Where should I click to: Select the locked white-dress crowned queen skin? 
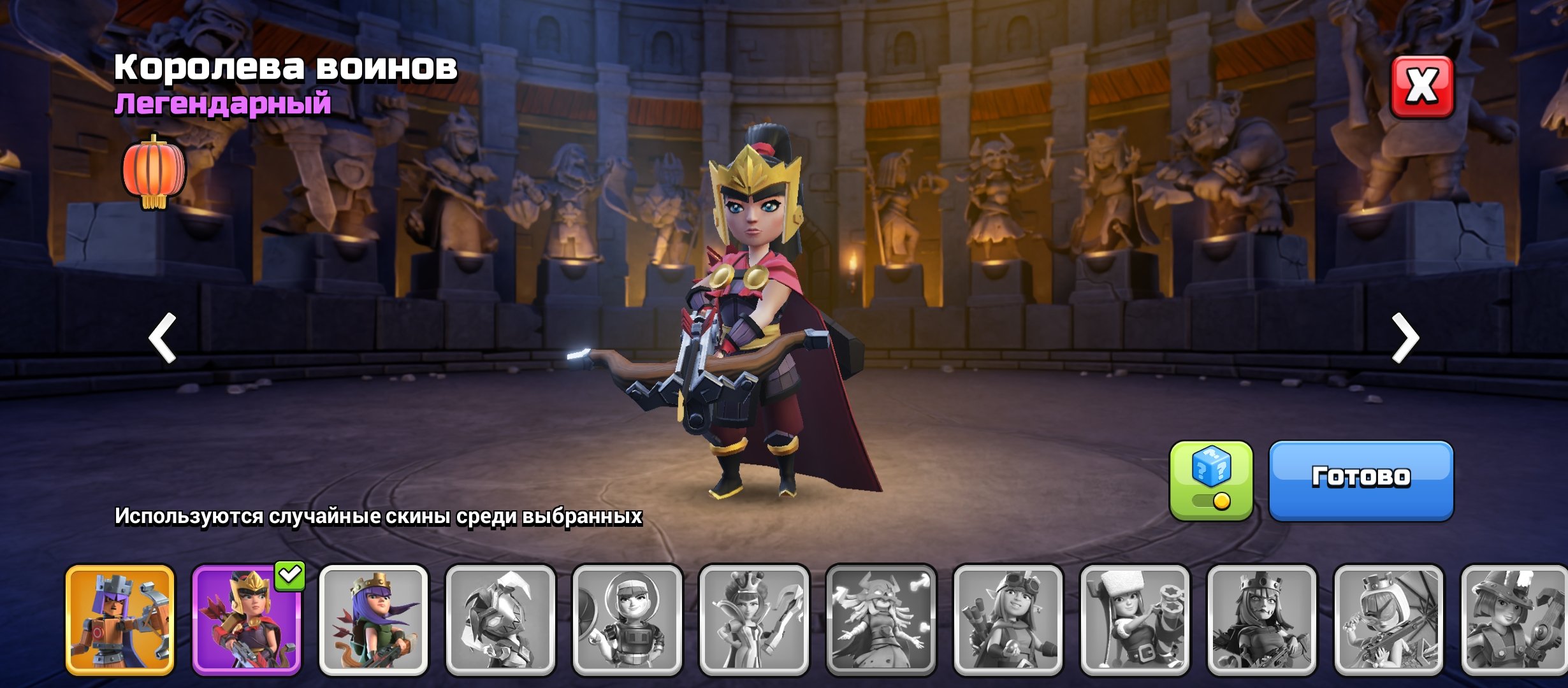754,619
